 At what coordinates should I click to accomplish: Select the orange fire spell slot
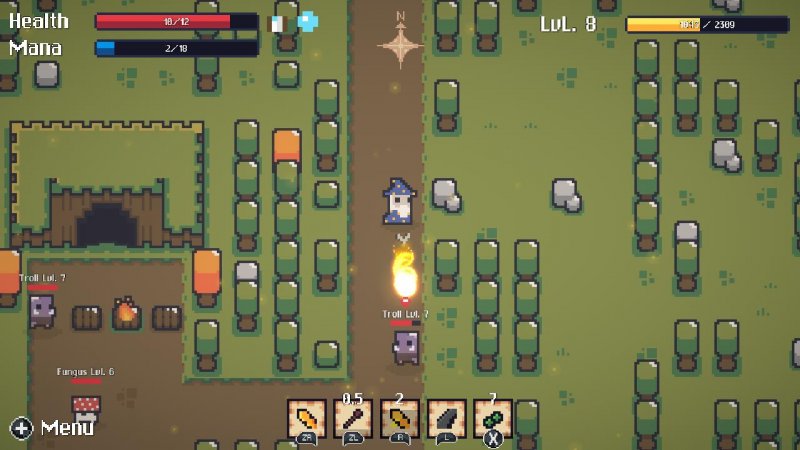coord(306,419)
